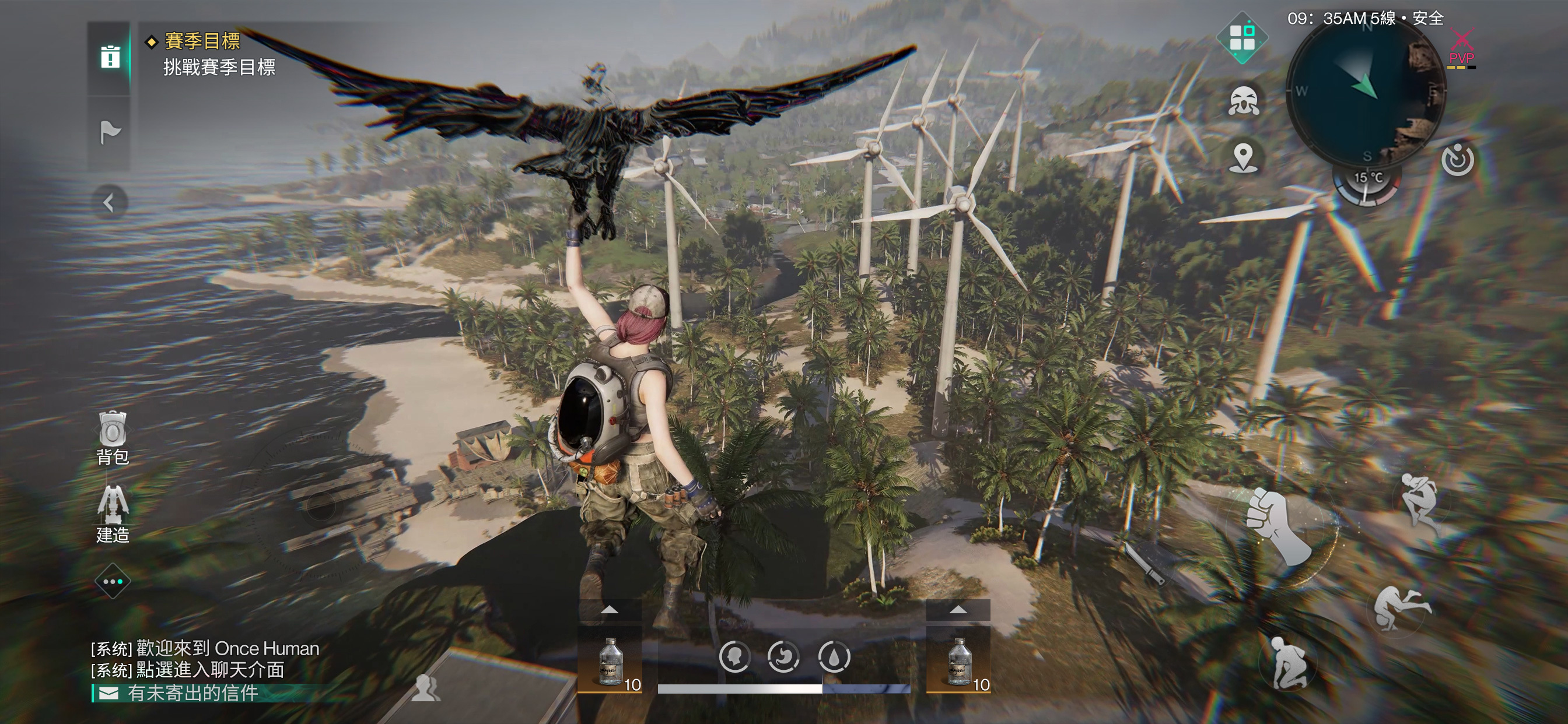Viewport: 1568px width, 724px height.
Task: Open the chat box system messages
Action: click(x=205, y=659)
